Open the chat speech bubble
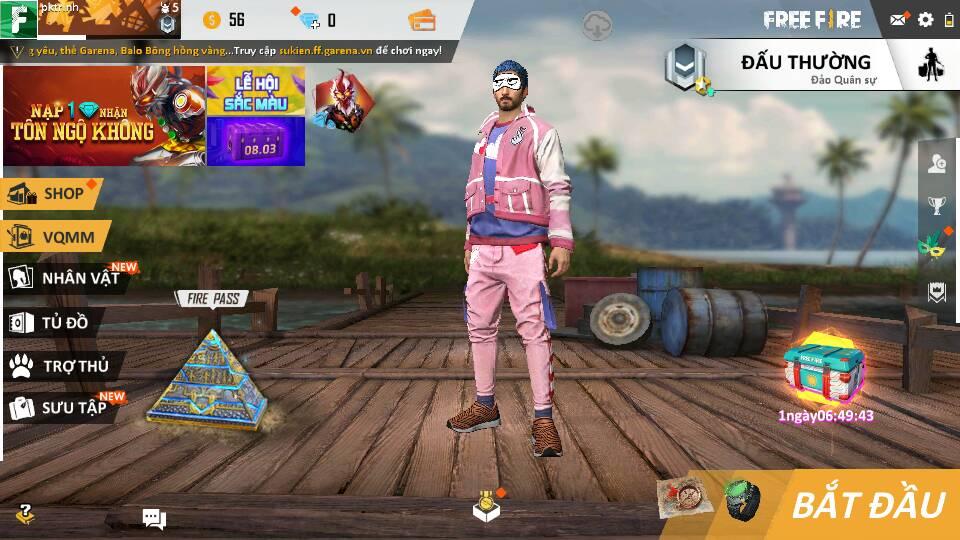The height and width of the screenshot is (540, 960). point(154,517)
